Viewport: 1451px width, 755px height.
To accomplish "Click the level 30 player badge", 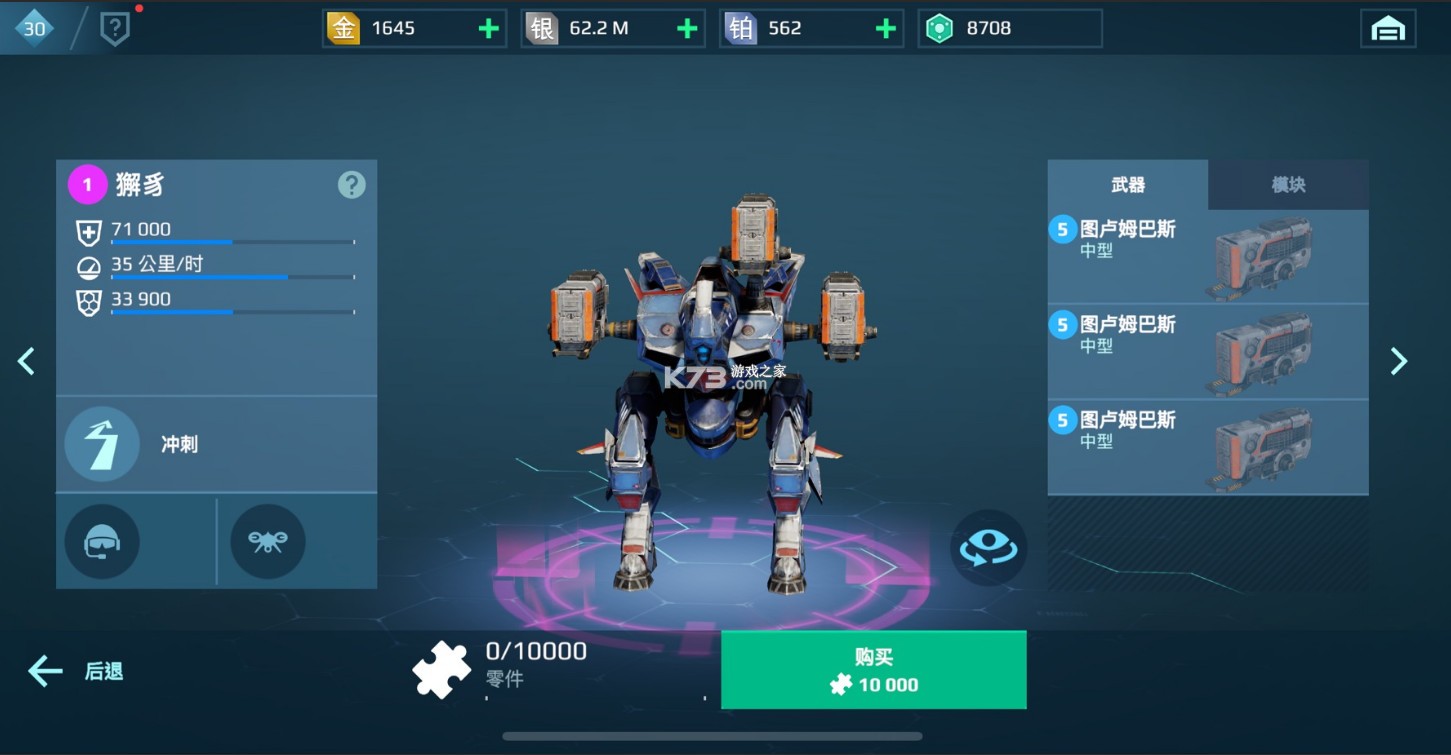I will click(x=34, y=29).
